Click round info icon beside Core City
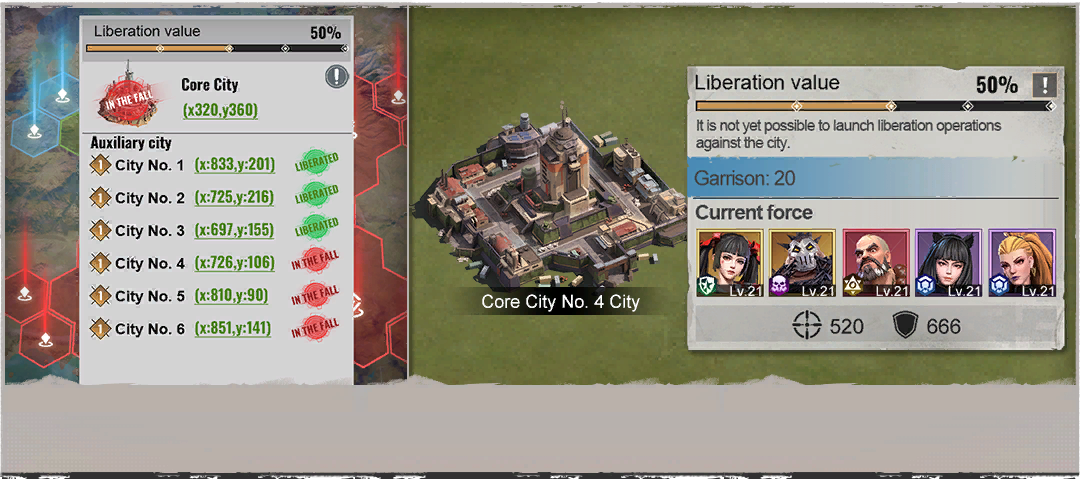 coord(336,77)
